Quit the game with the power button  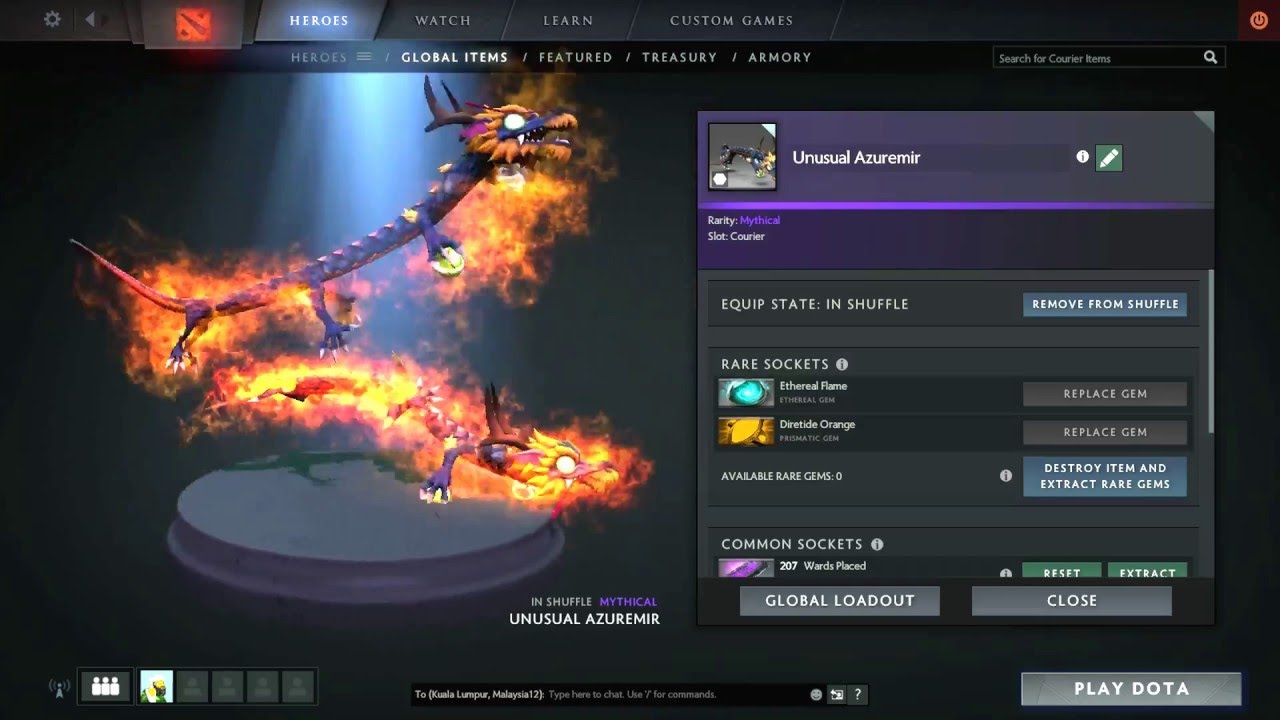[1259, 20]
